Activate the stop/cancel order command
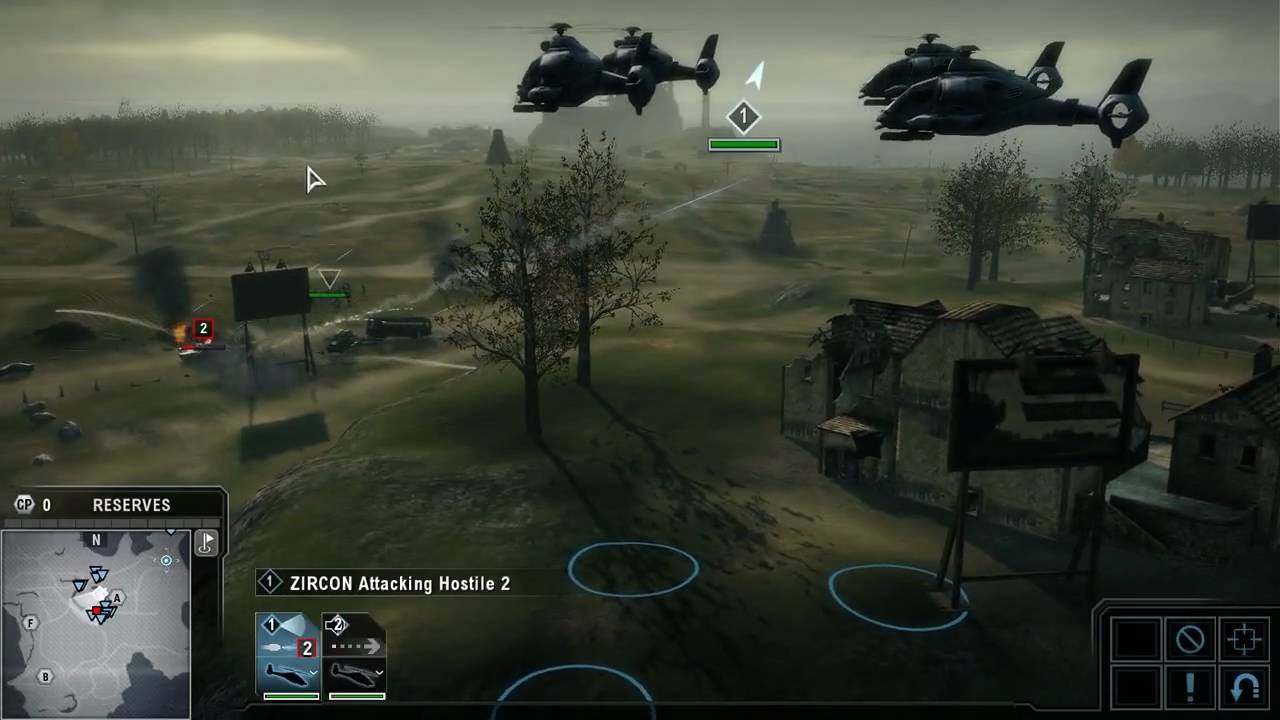This screenshot has width=1280, height=720. pos(1190,639)
